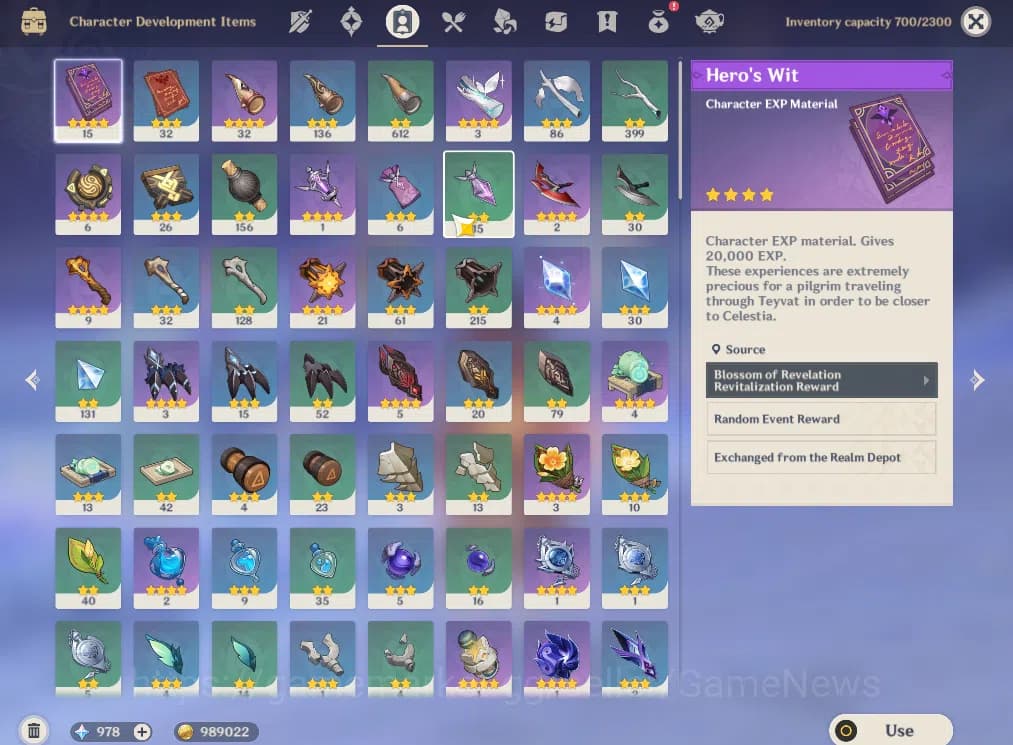This screenshot has width=1013, height=745.
Task: Switch to the Weapons tab
Action: pos(300,21)
